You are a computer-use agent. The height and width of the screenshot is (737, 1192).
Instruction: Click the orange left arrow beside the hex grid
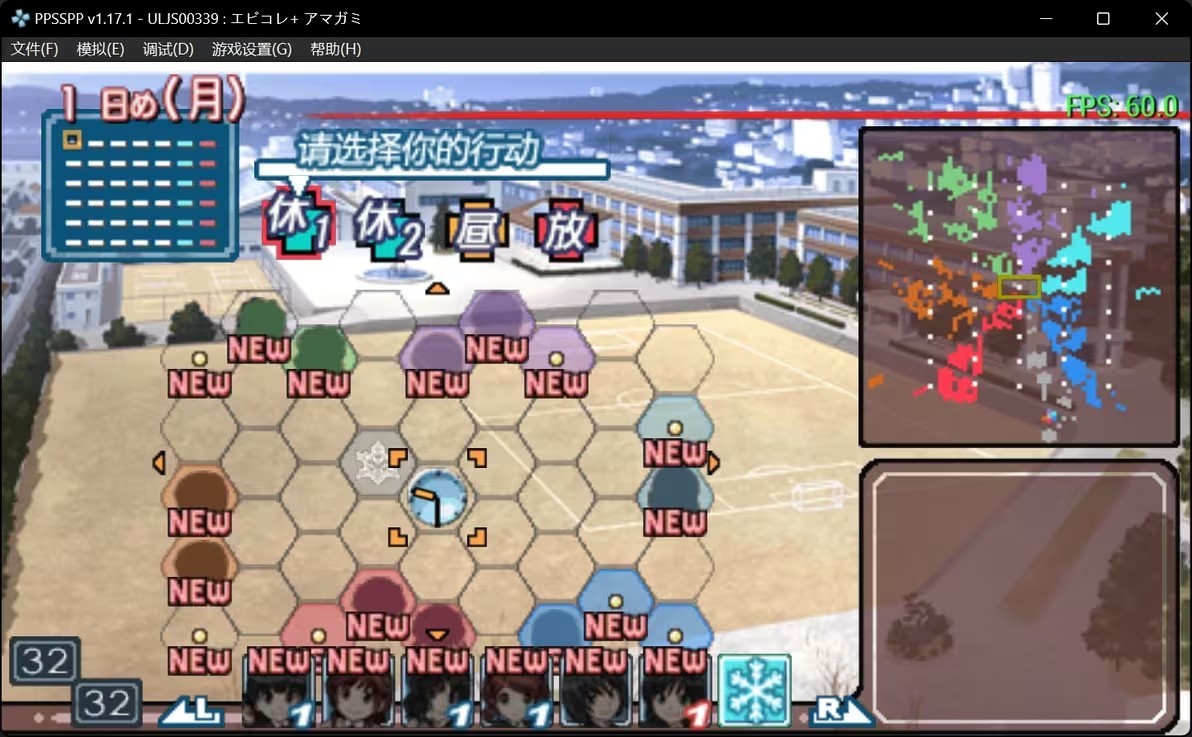pos(158,463)
